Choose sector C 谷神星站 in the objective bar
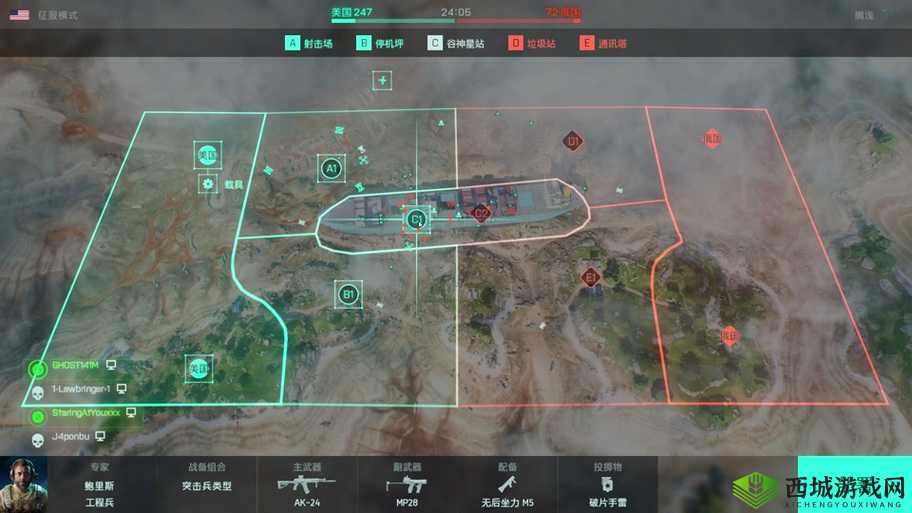The height and width of the screenshot is (513, 912). 456,44
